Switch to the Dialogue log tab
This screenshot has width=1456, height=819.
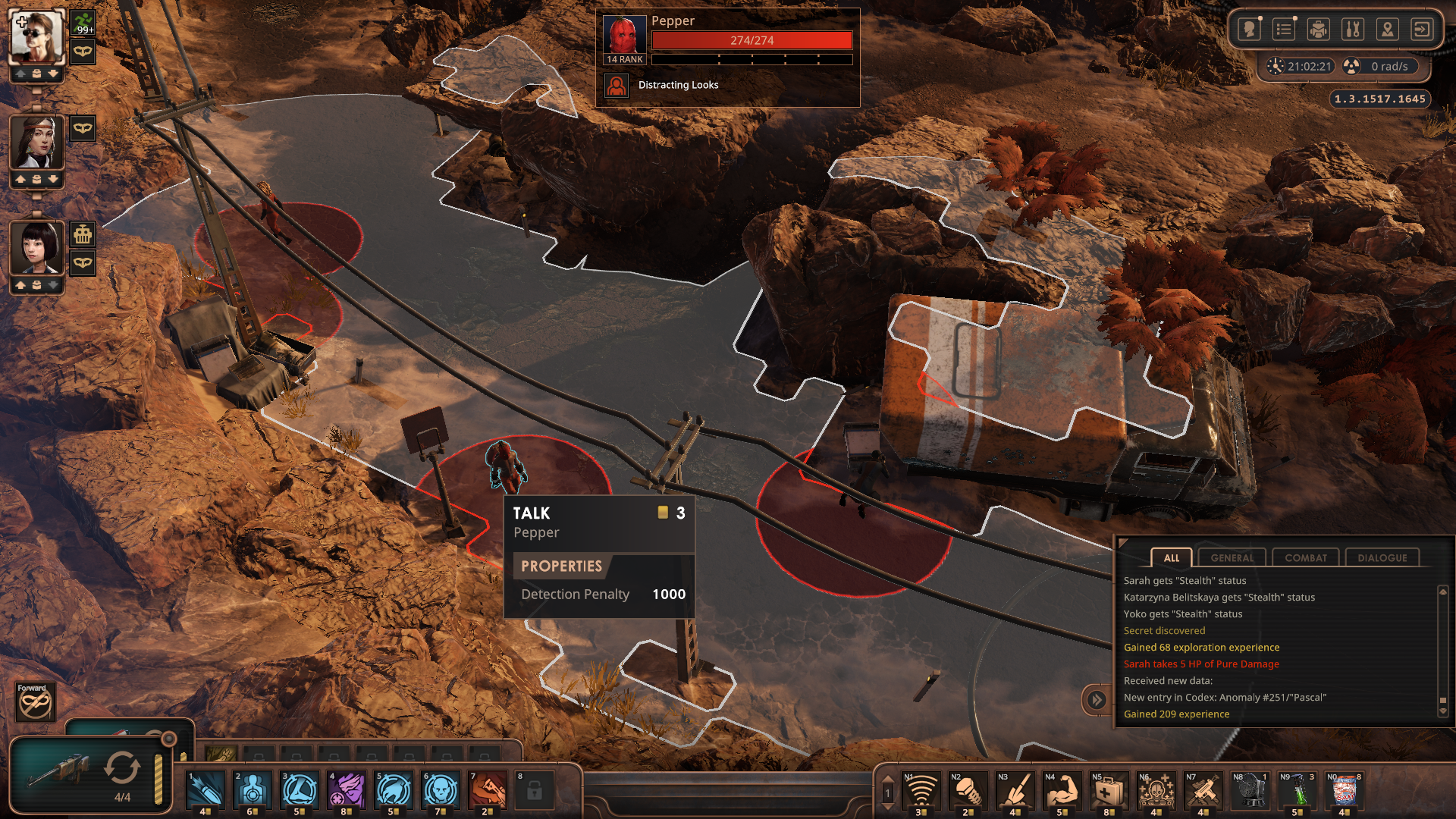[1382, 558]
